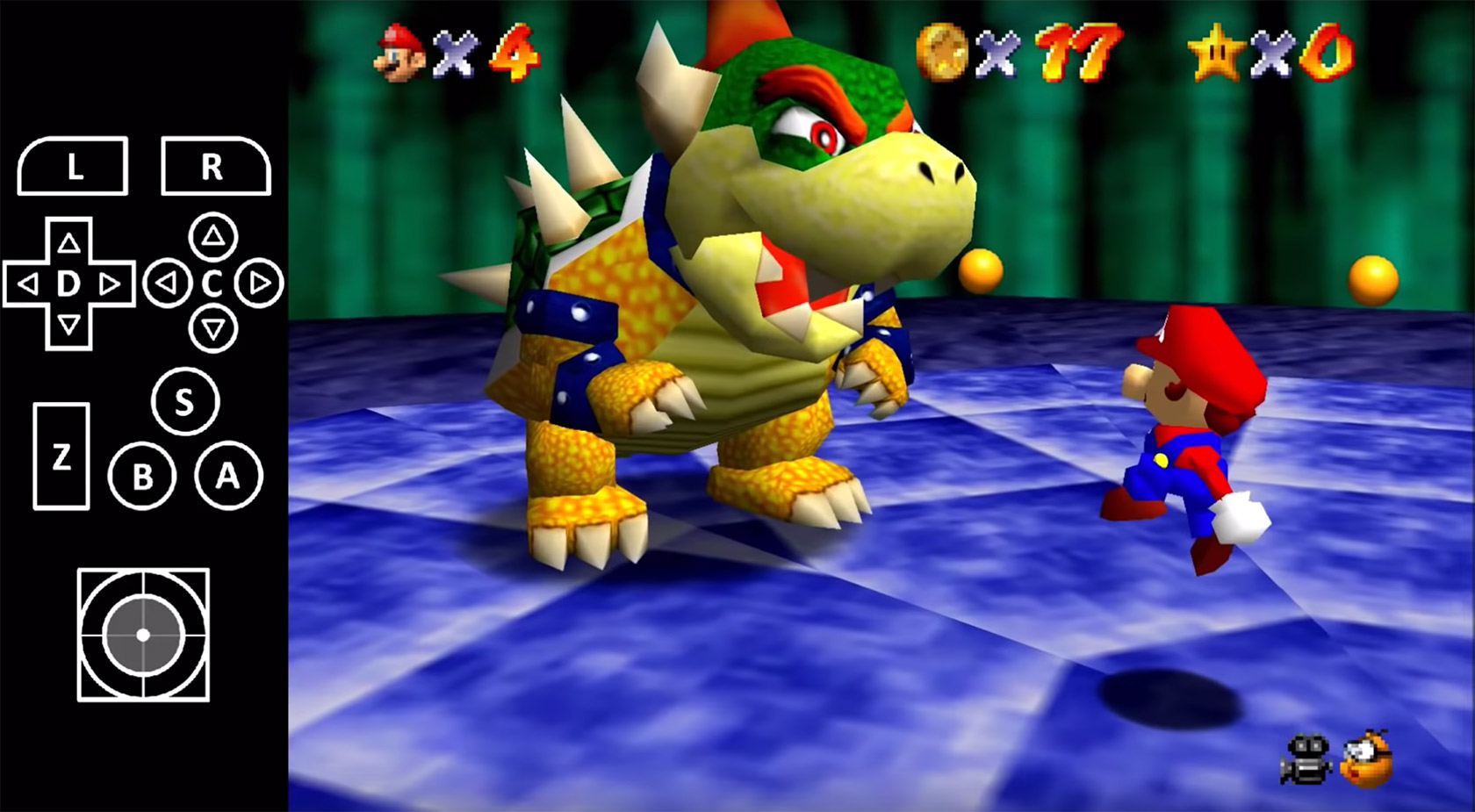Screen dimensions: 1475x812
Task: Tap the D-pad down arrow
Action: click(67, 323)
